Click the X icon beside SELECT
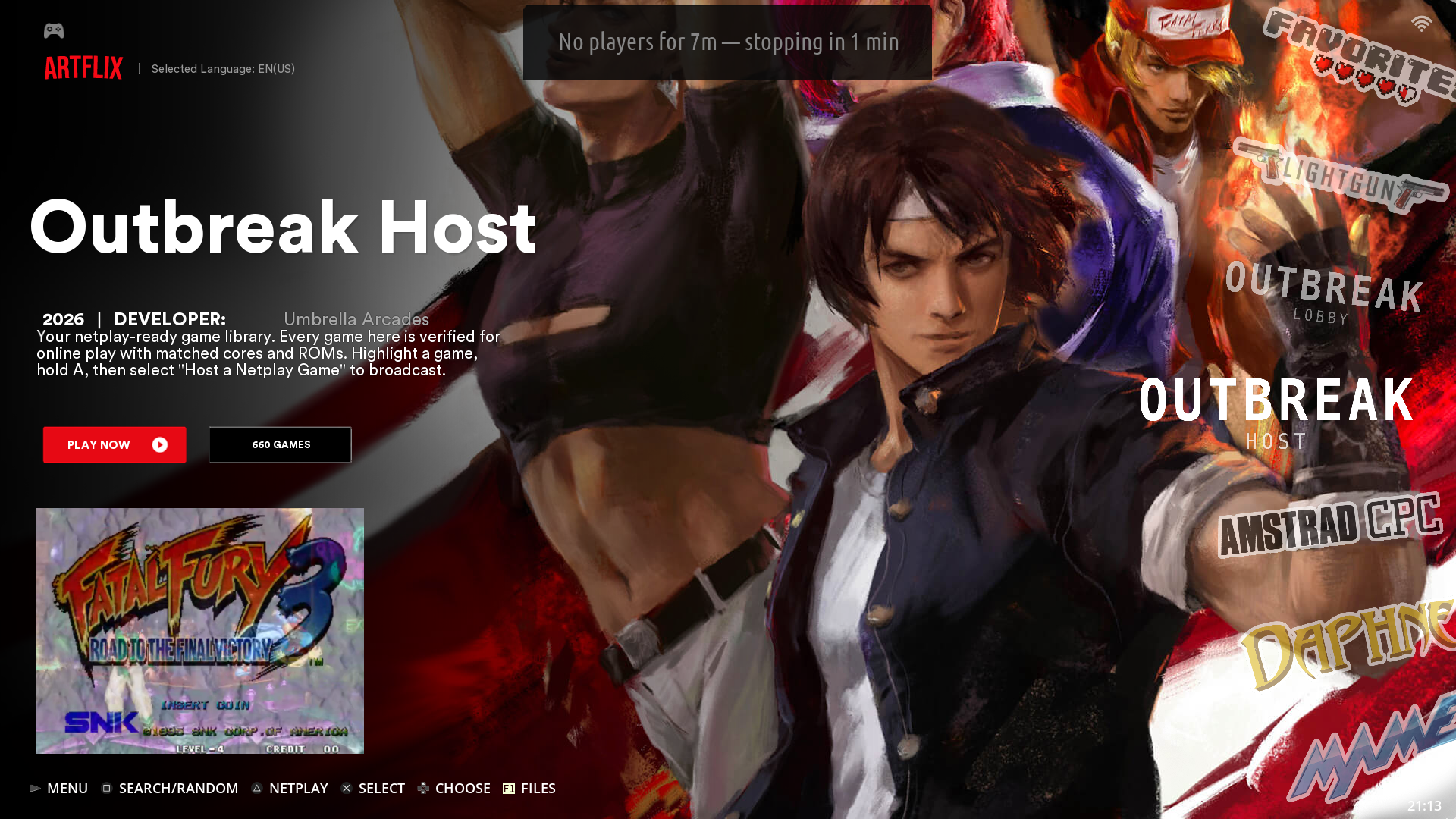Image resolution: width=1456 pixels, height=819 pixels. (x=347, y=788)
